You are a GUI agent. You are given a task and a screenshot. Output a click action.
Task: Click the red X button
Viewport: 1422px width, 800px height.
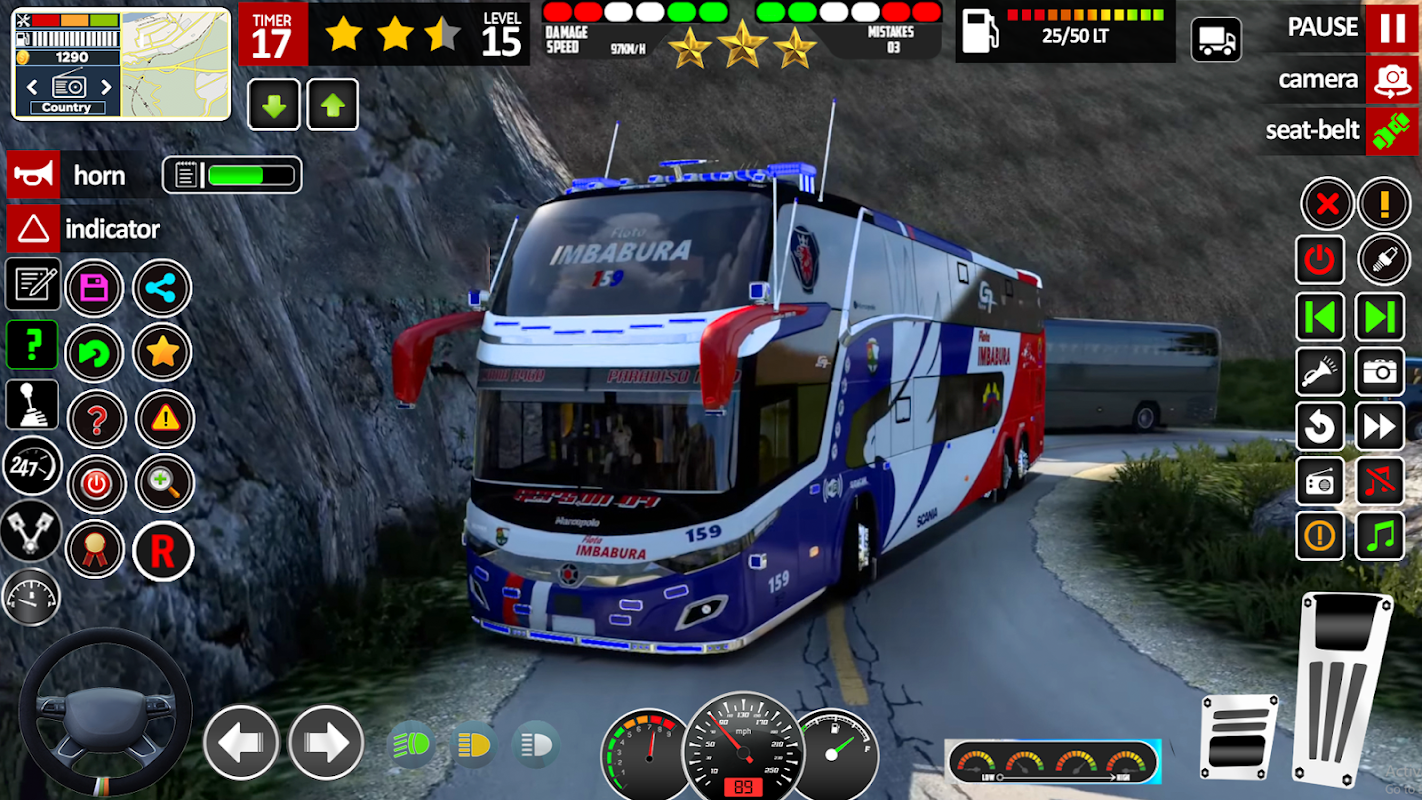coord(1327,205)
